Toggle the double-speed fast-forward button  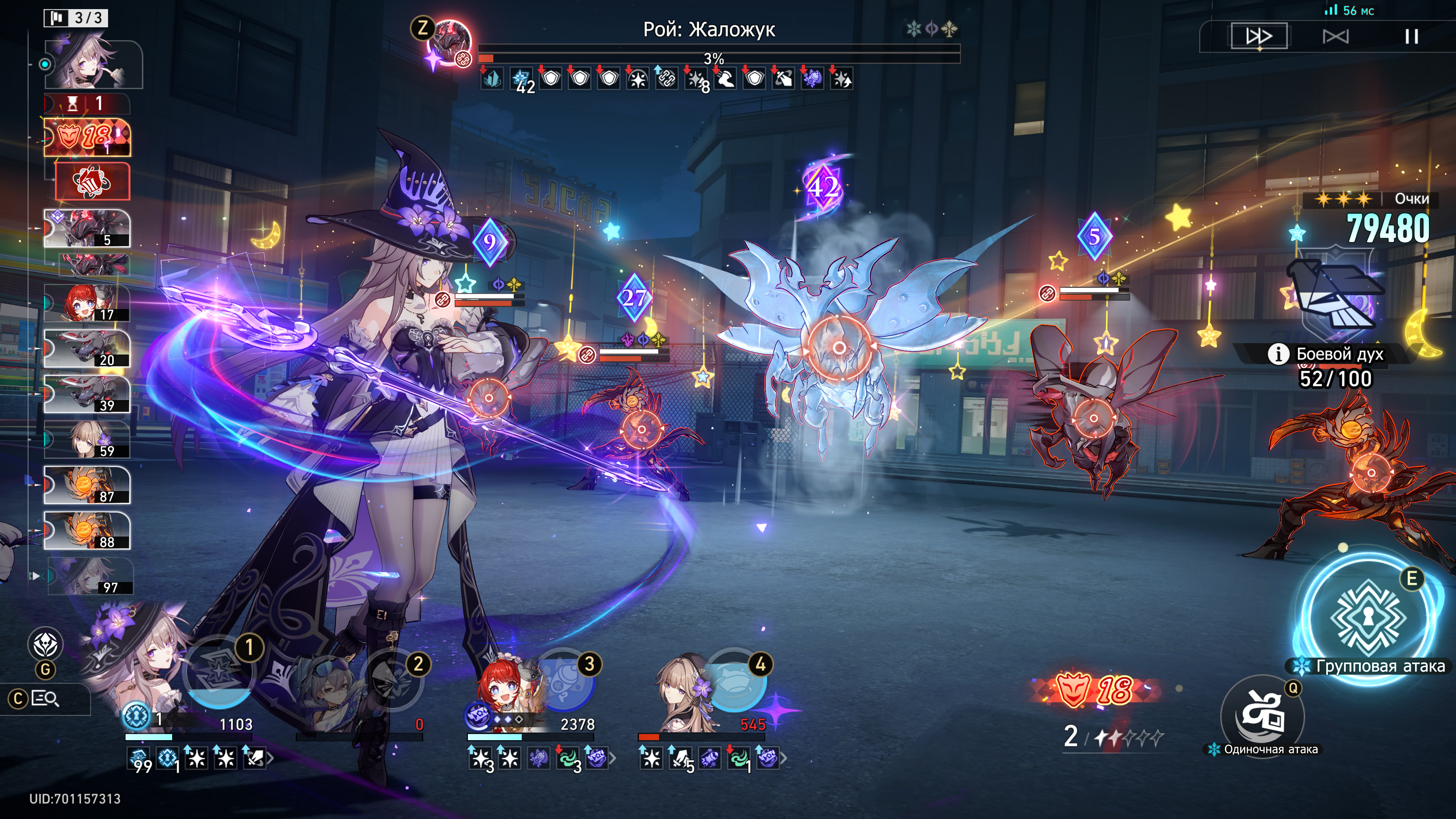[1259, 37]
